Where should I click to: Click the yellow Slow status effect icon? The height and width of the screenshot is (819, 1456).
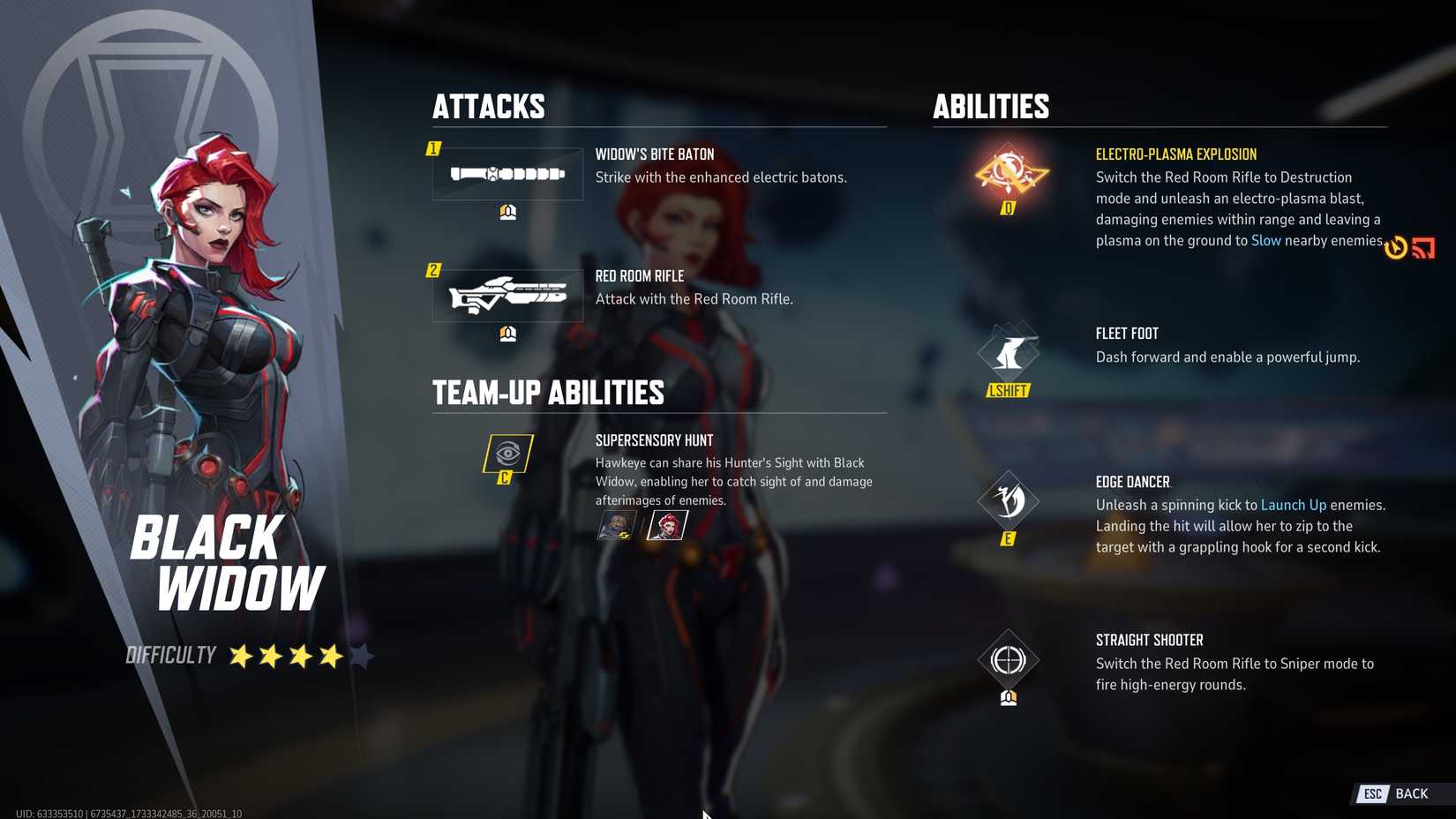coord(1396,248)
